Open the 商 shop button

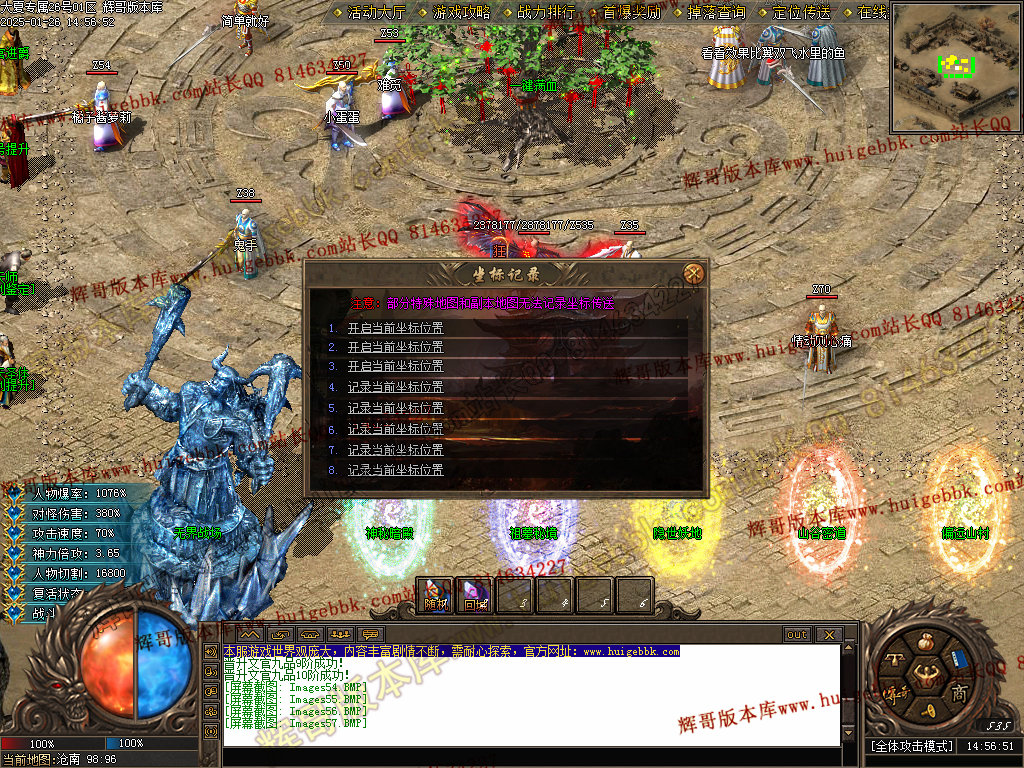tap(958, 692)
